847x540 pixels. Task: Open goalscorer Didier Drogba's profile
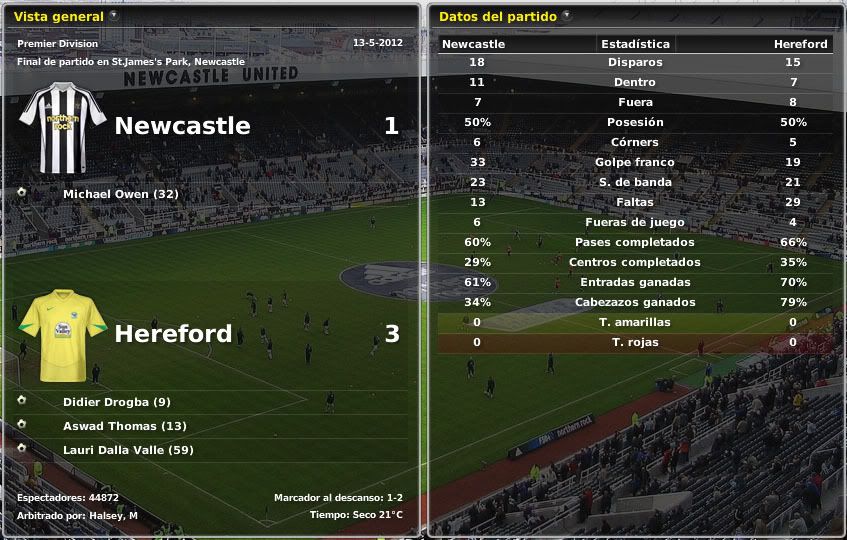116,402
